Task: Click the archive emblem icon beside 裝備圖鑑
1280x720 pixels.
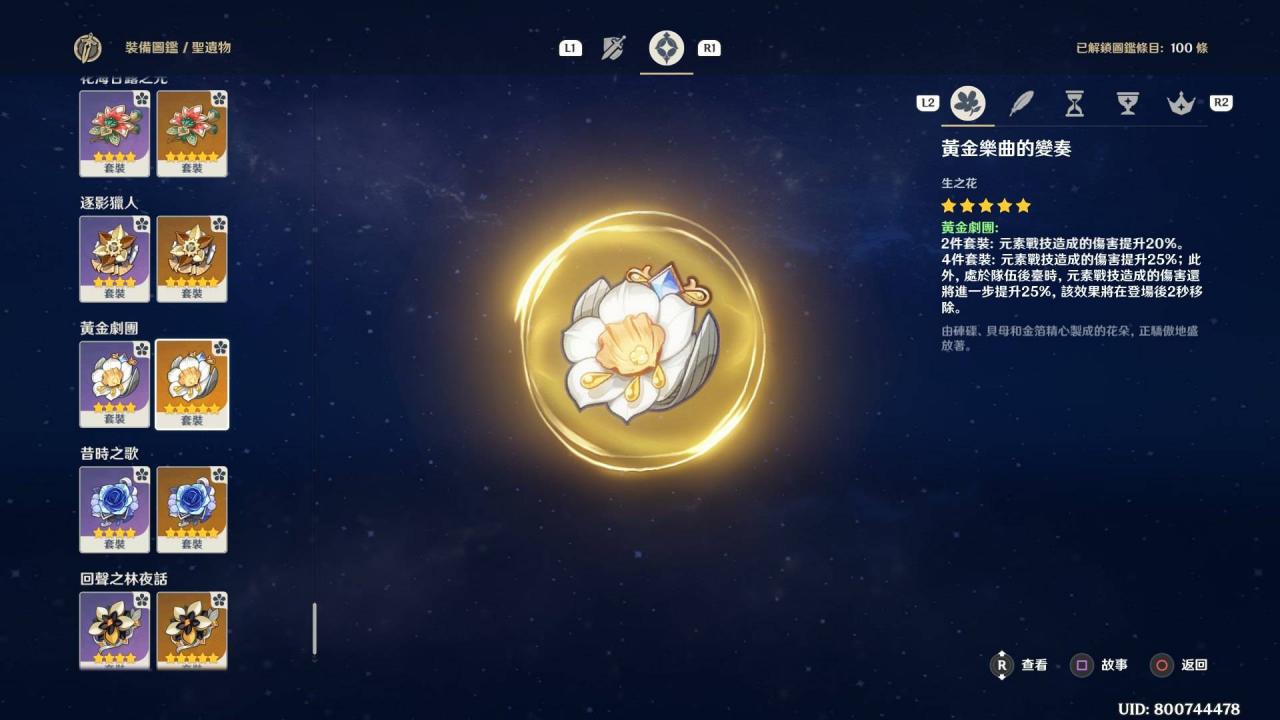Action: tap(88, 48)
